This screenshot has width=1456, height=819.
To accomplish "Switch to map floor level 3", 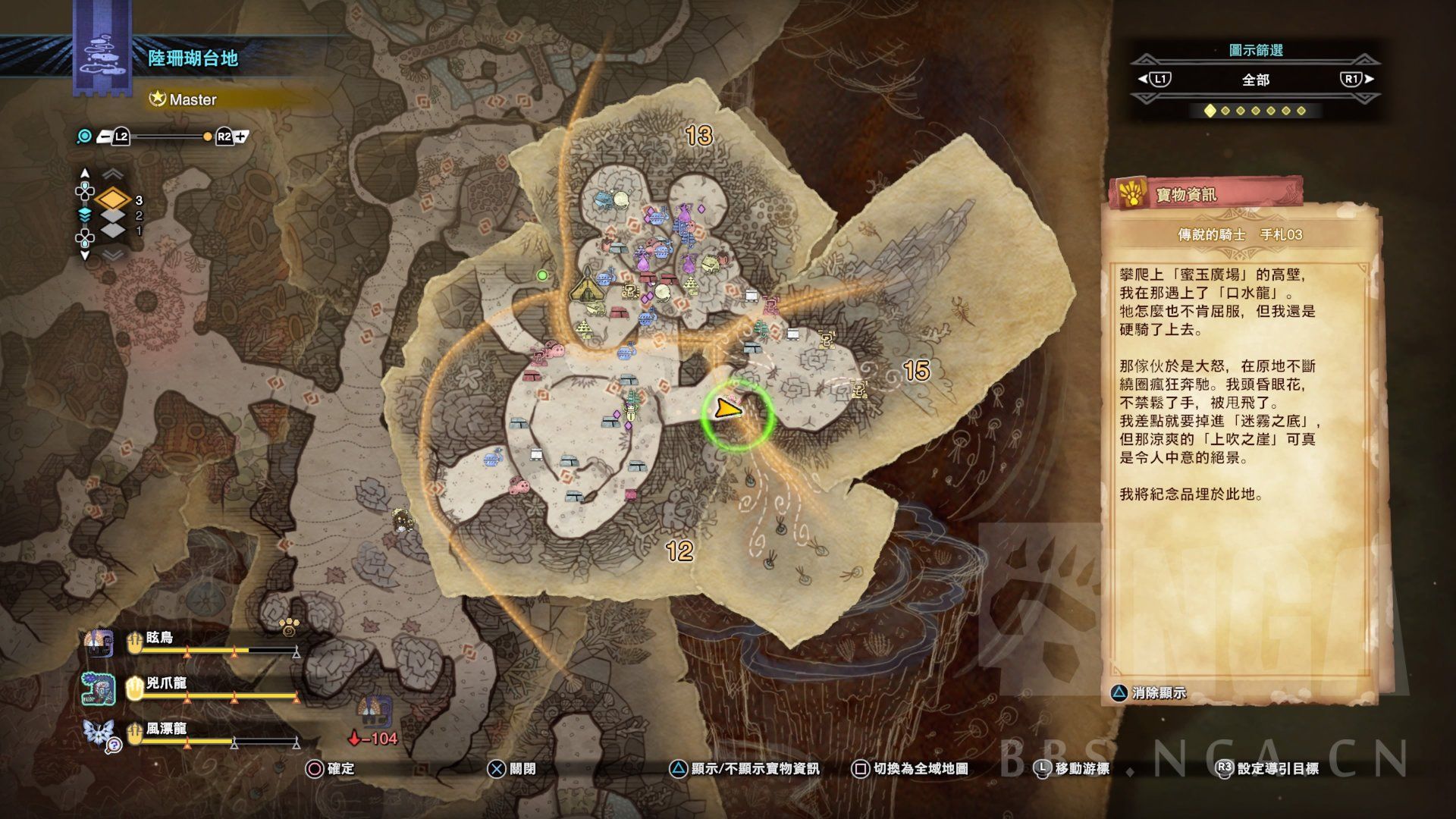I will (113, 200).
